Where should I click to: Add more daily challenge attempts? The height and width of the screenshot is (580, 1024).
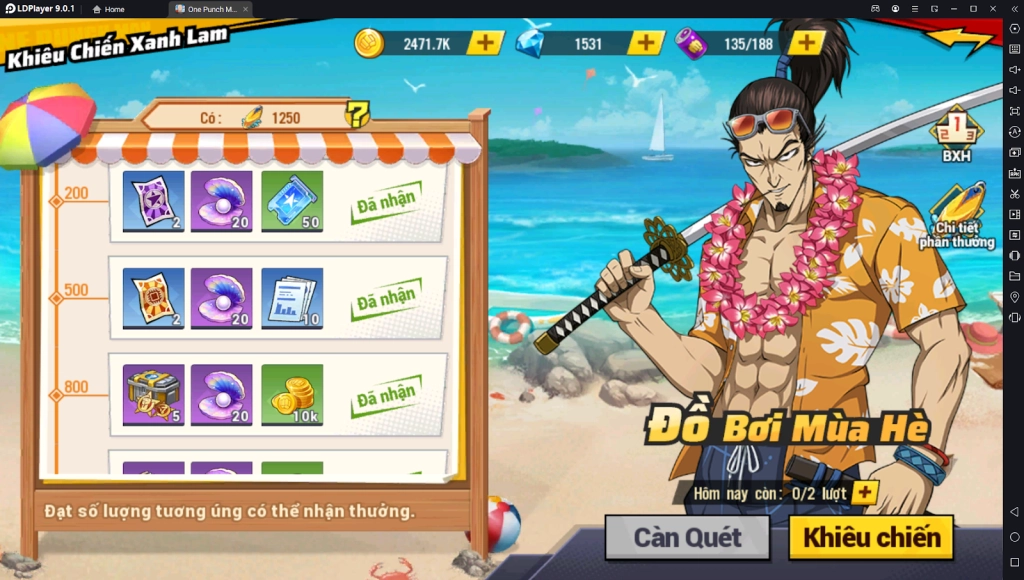(x=864, y=493)
